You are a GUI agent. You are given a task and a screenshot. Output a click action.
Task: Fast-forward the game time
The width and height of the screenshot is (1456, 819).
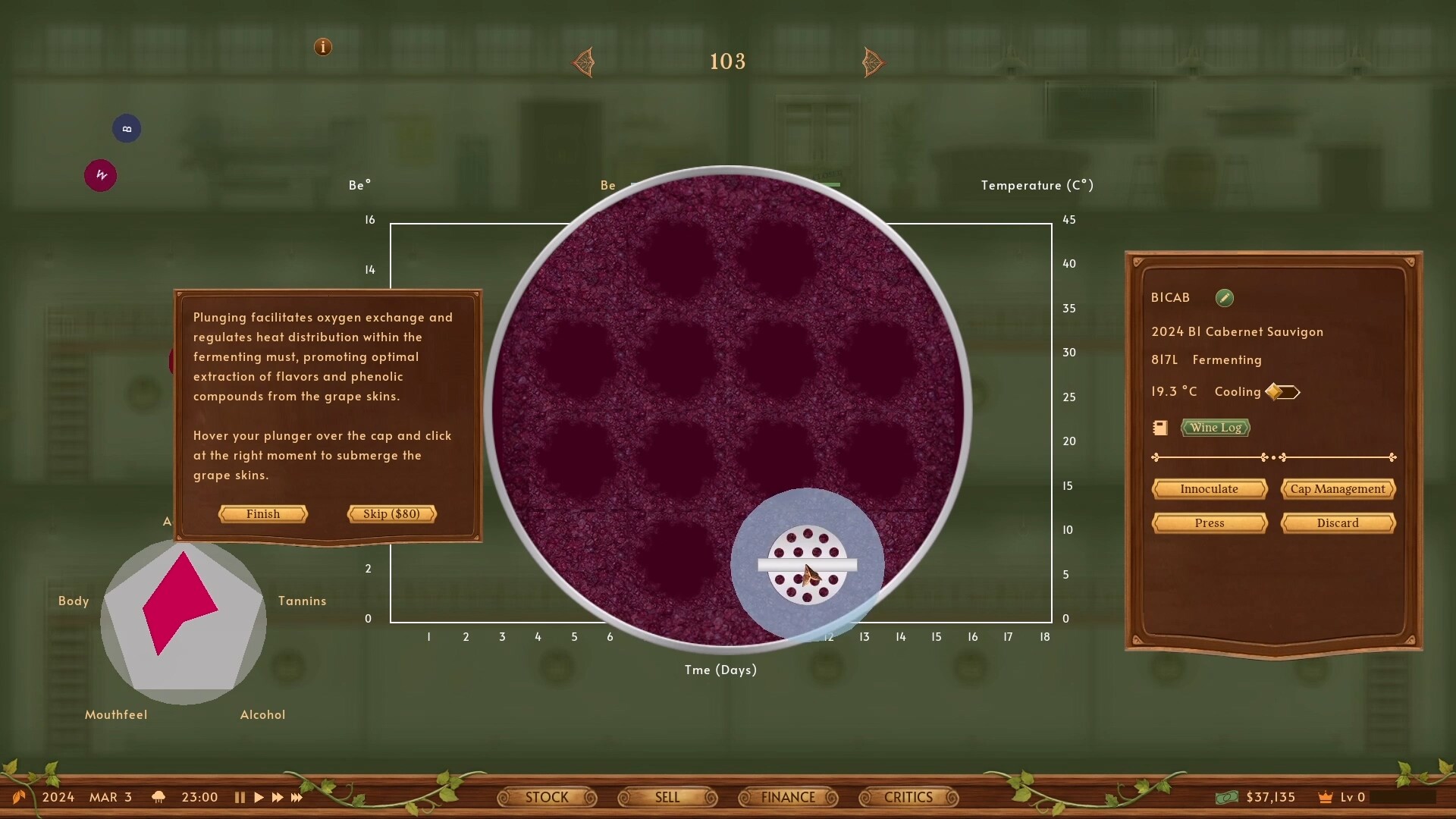[x=278, y=797]
